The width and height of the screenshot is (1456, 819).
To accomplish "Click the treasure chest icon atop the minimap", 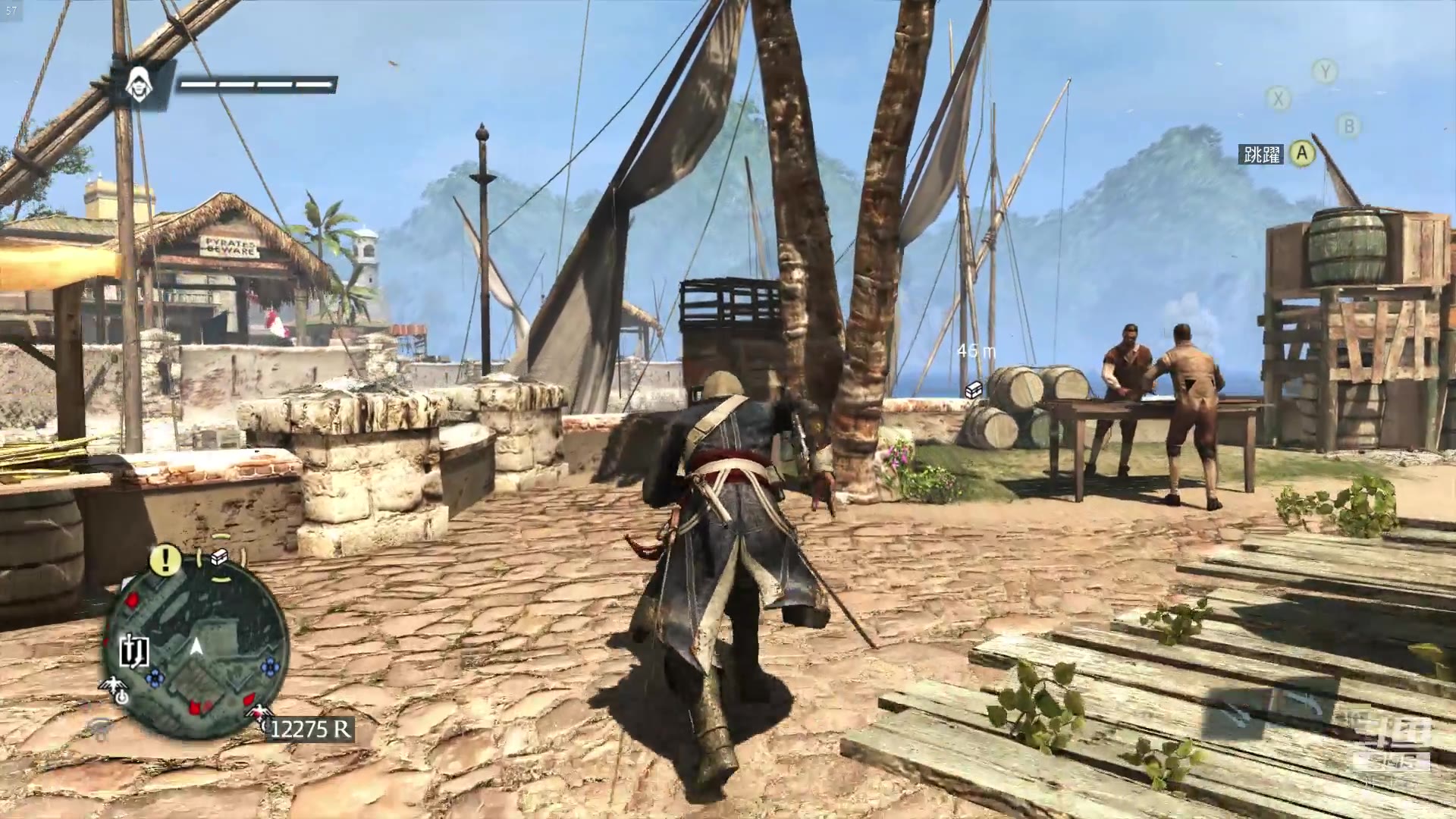I will pos(220,557).
